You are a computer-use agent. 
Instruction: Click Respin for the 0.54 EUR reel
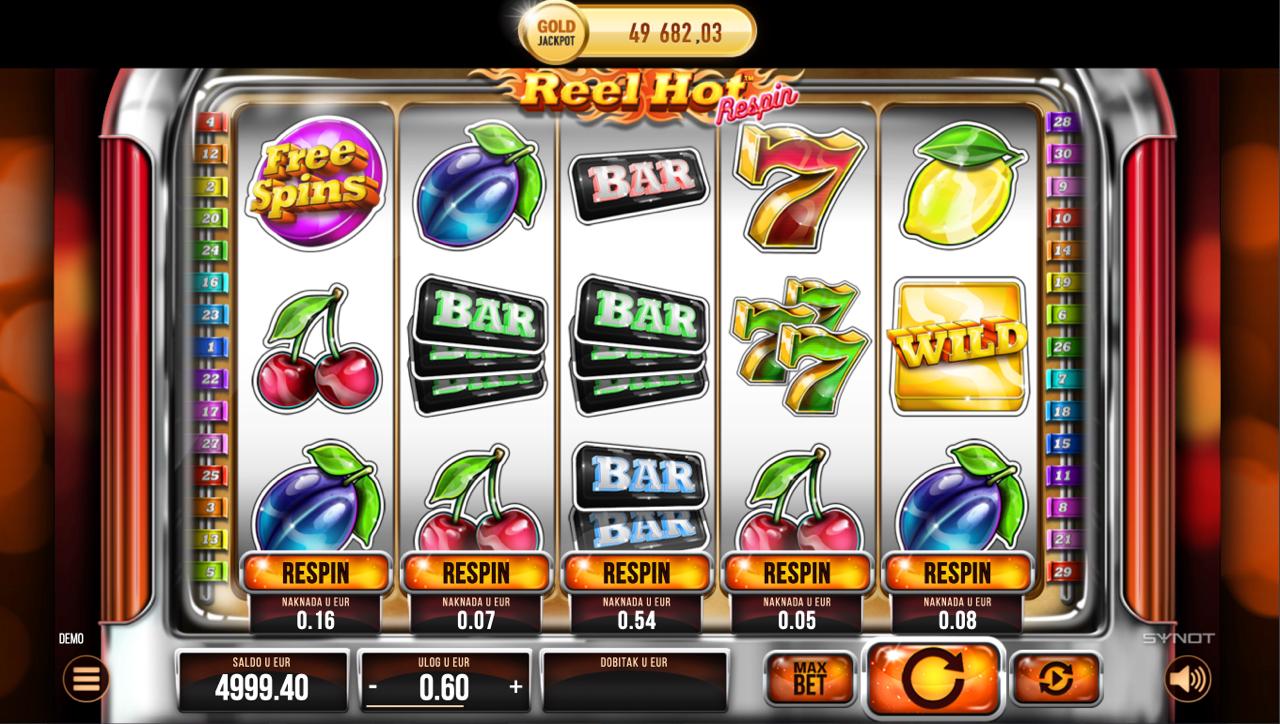pyautogui.click(x=636, y=573)
